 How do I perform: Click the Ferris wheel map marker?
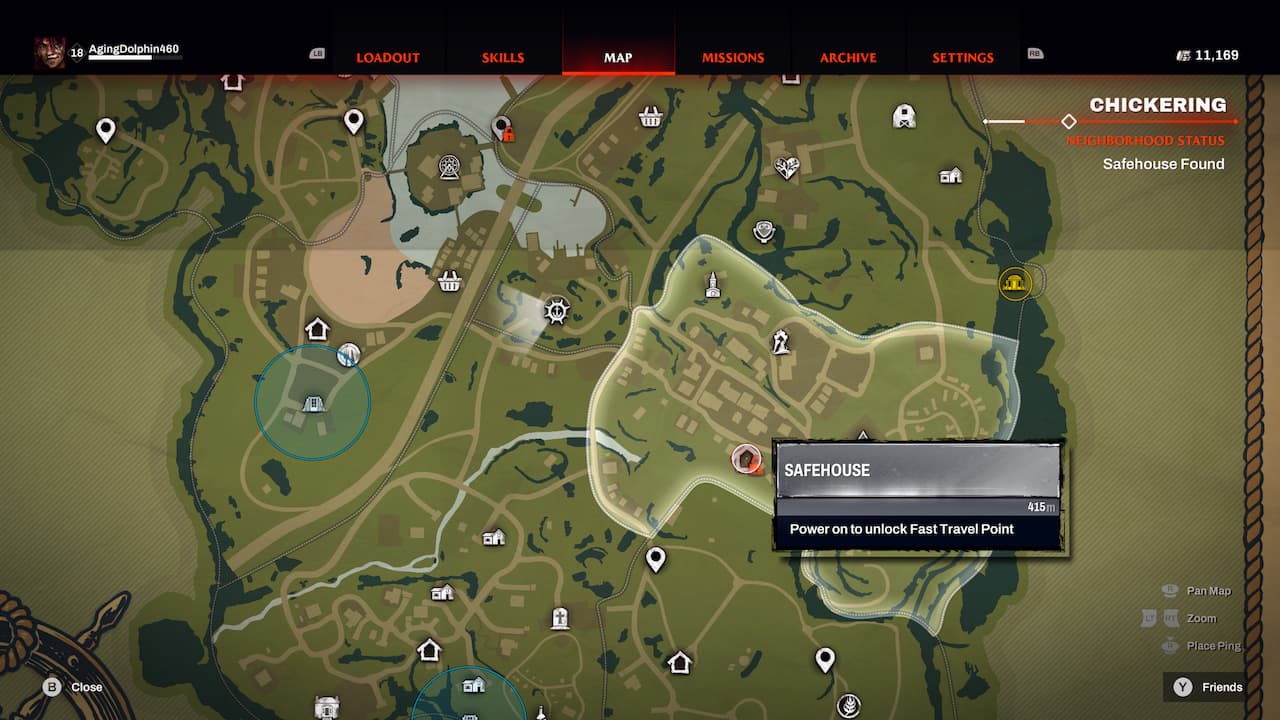click(x=449, y=167)
